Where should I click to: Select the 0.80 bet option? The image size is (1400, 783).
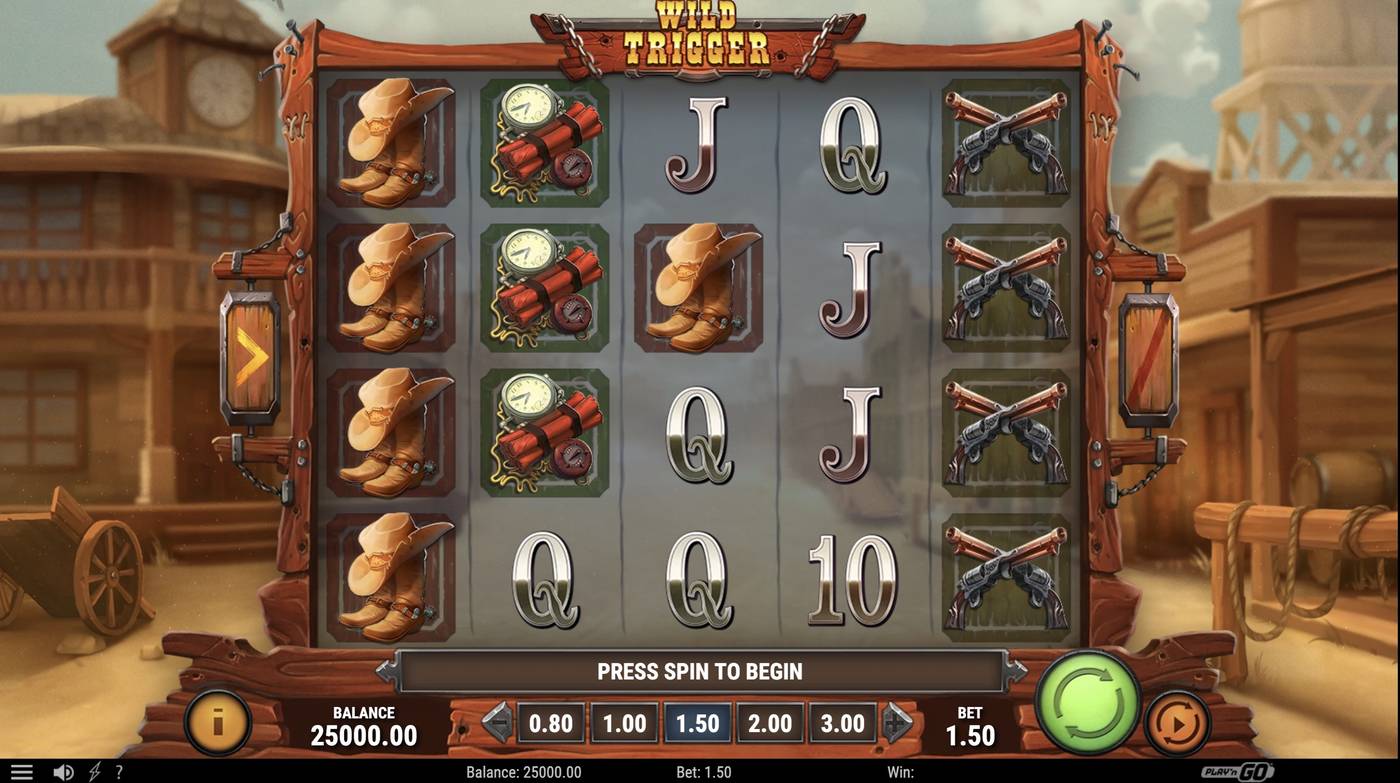tap(551, 722)
